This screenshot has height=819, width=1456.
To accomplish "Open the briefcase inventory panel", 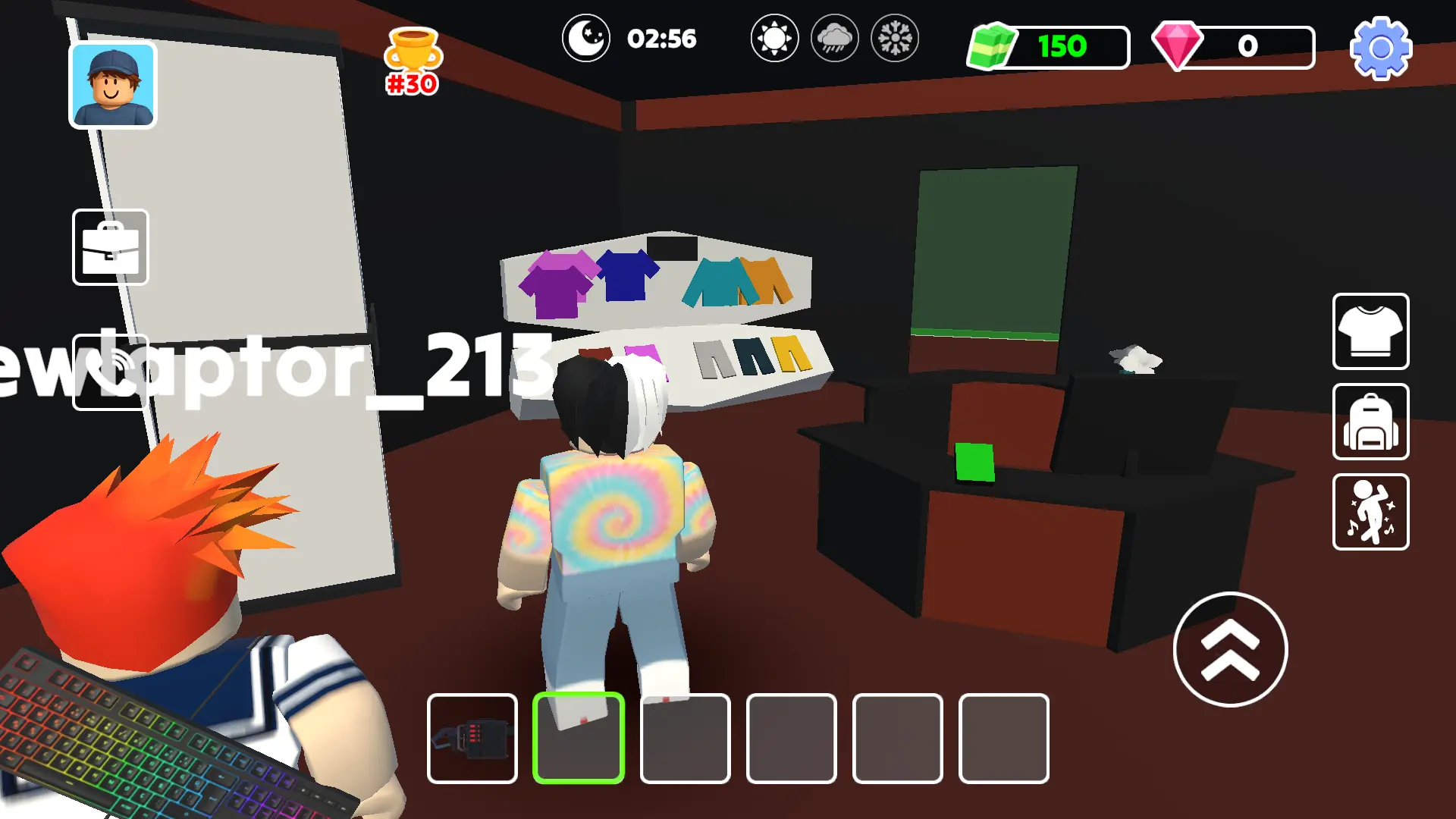I will 110,246.
